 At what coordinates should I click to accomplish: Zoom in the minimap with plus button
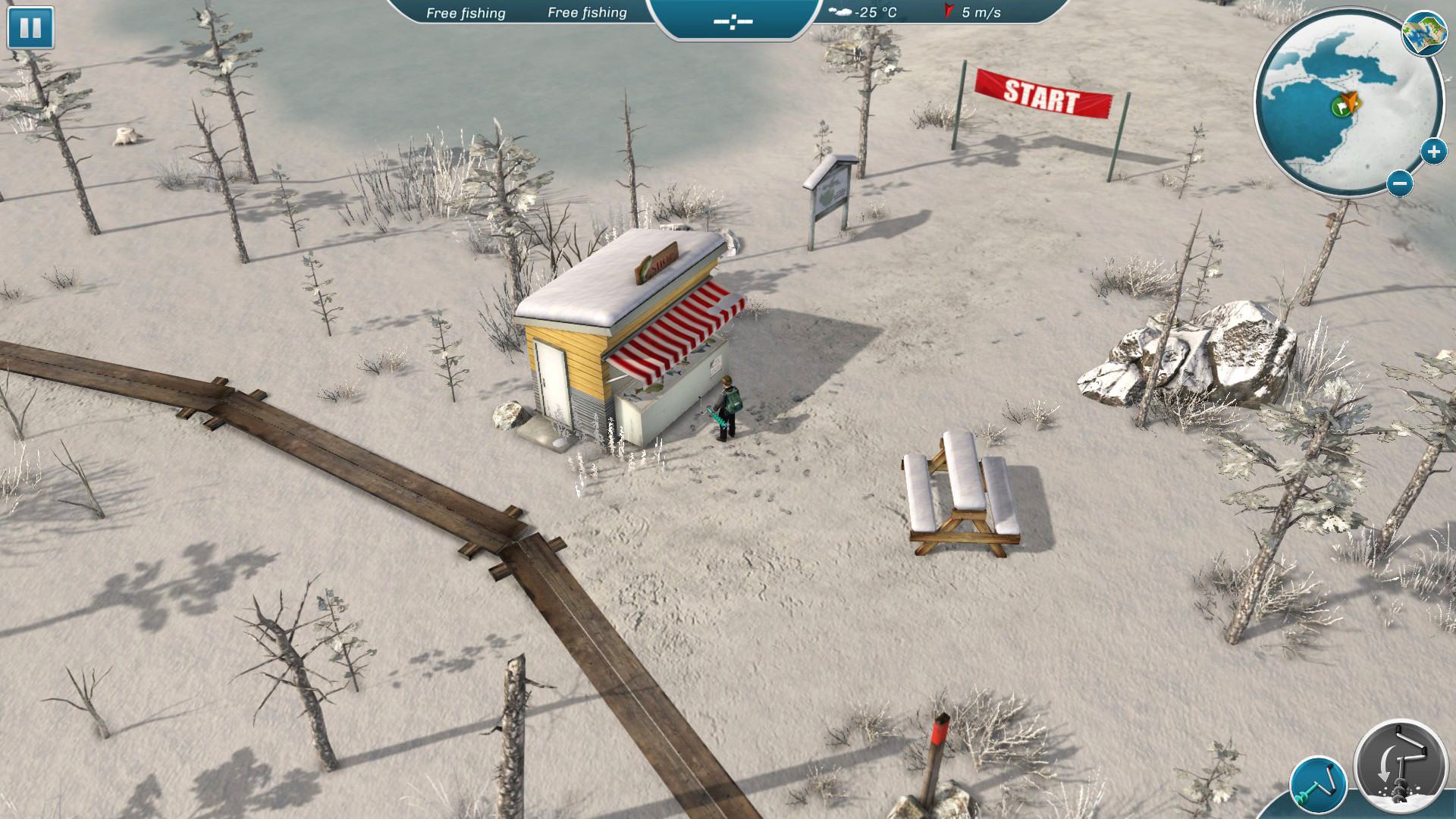tap(1432, 152)
